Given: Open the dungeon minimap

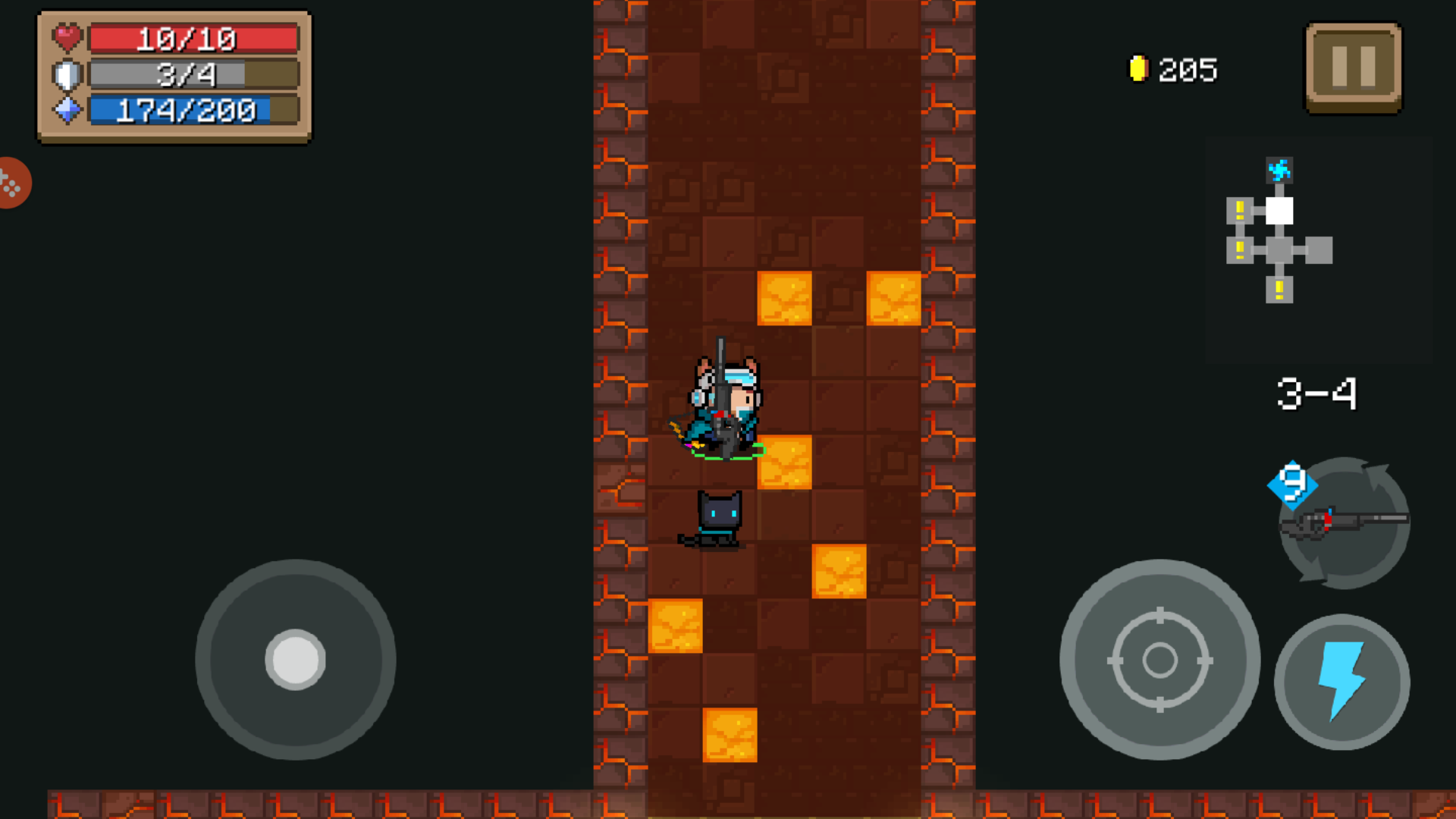Looking at the screenshot, I should [1279, 231].
